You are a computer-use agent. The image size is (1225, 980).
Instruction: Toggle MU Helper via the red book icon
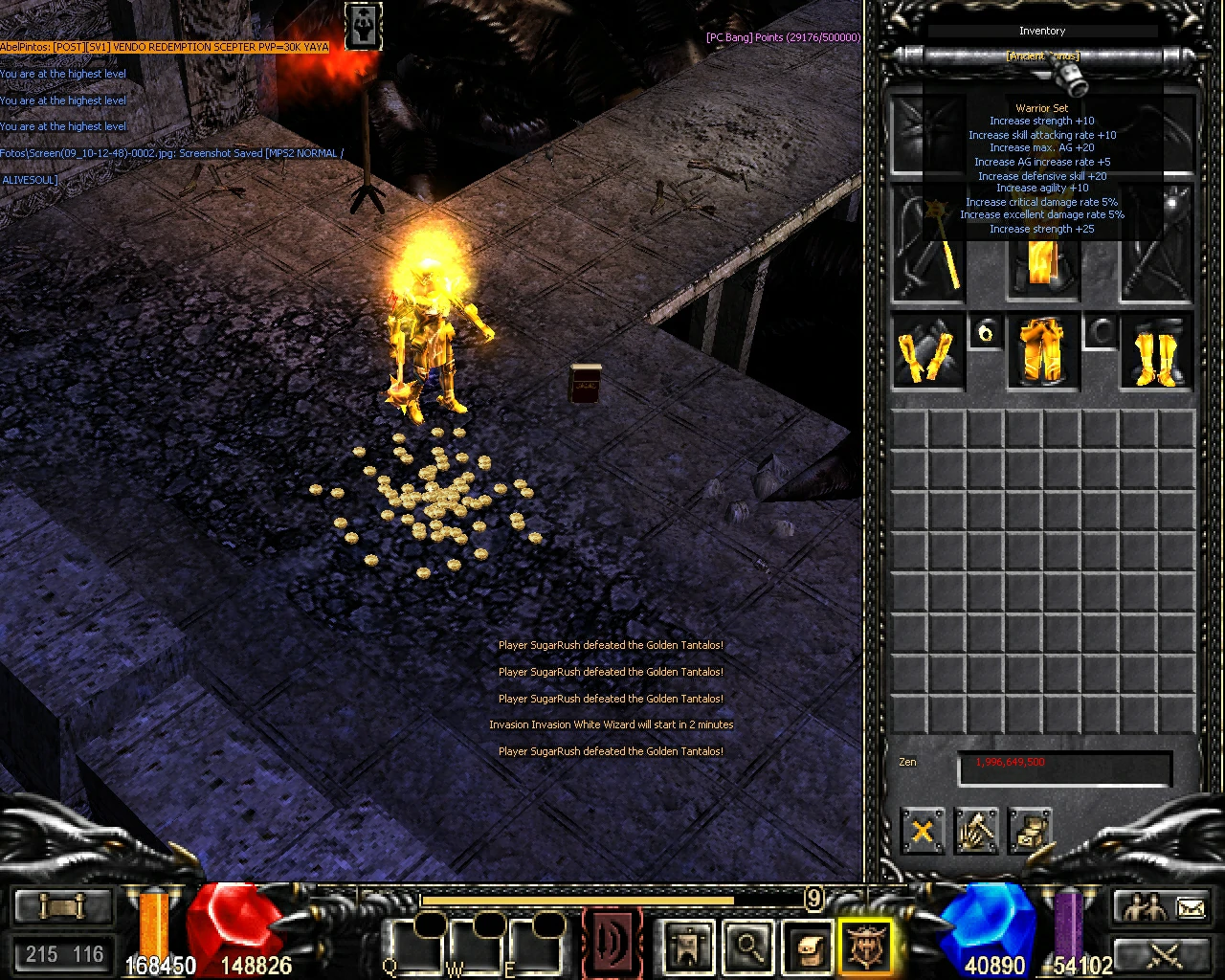pos(612,943)
